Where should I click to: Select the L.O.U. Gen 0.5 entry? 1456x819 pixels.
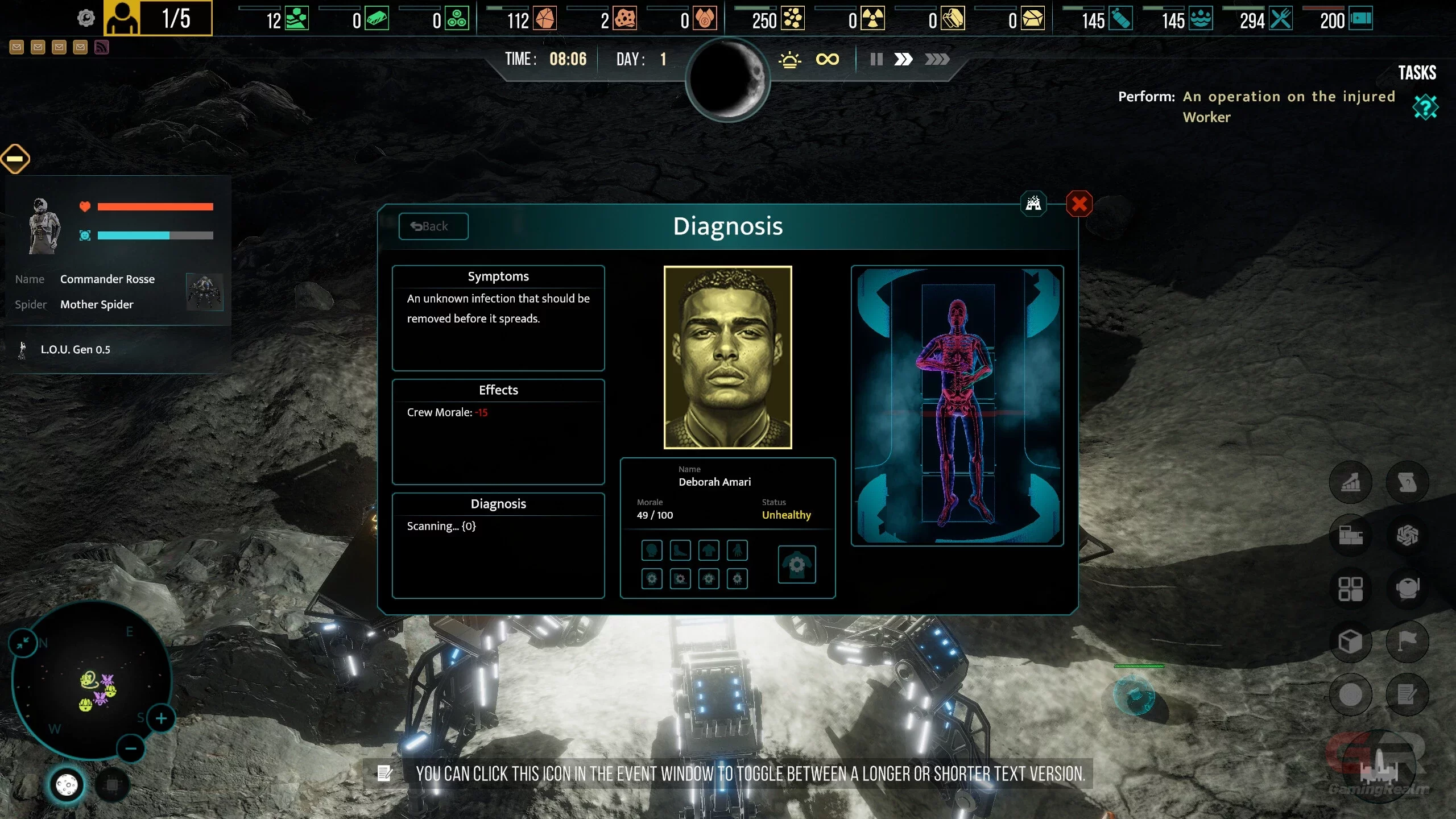tap(75, 349)
